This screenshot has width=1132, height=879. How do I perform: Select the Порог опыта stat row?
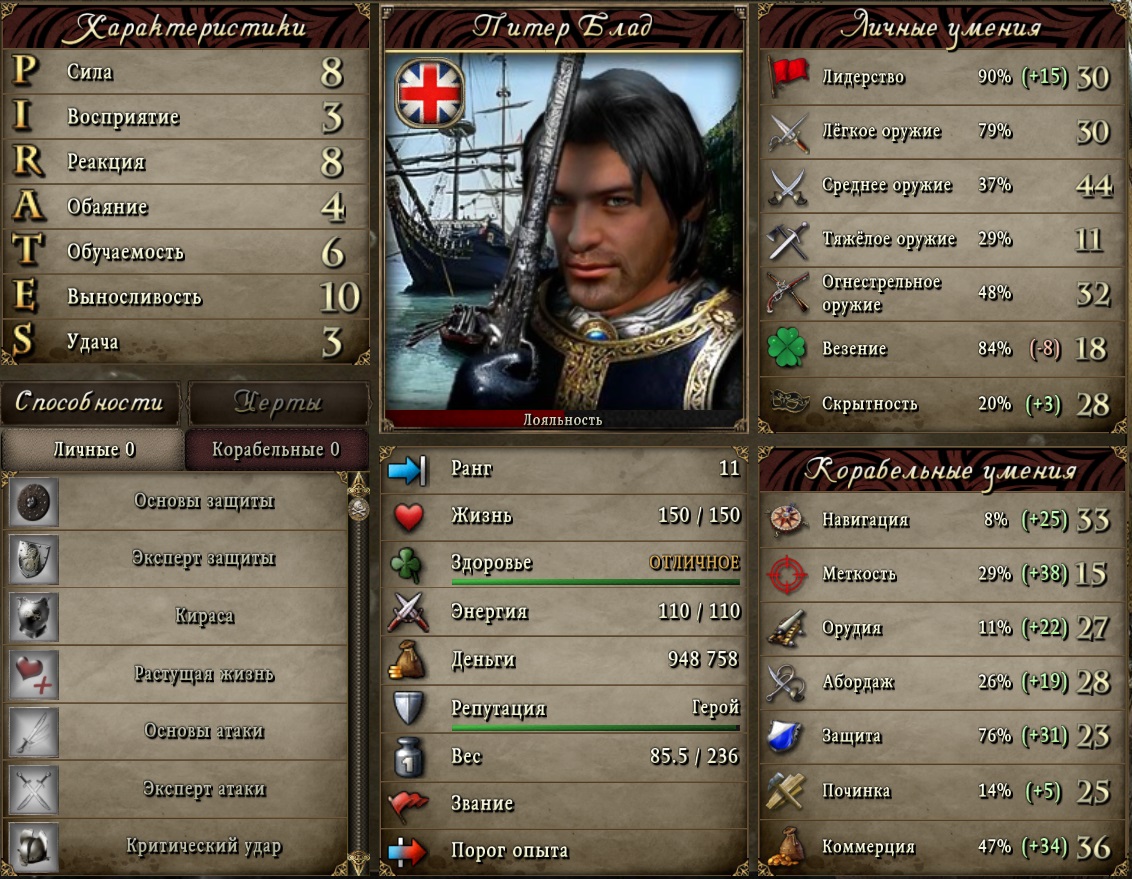(563, 851)
